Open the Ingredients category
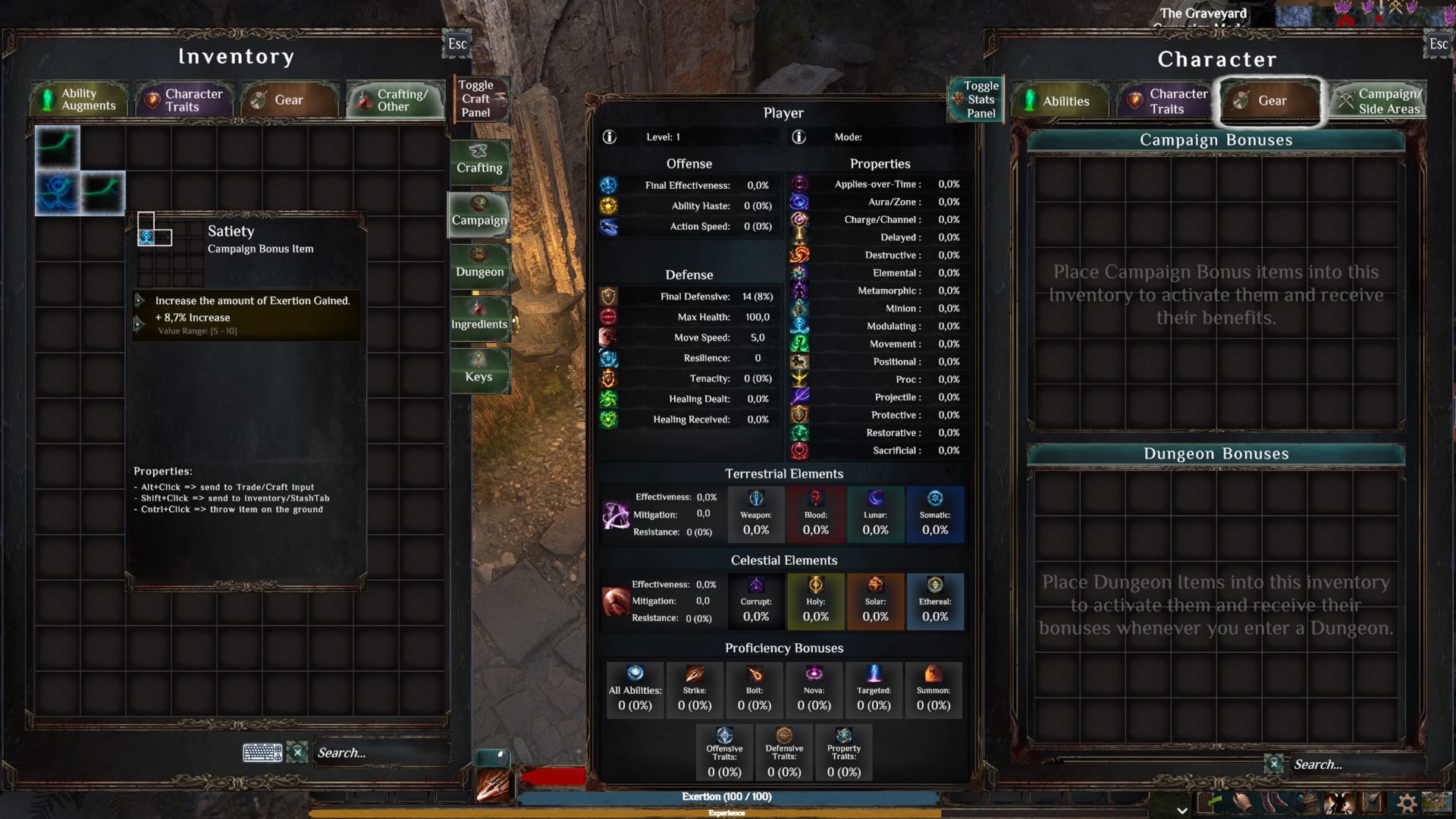Screen dimensions: 1456x819 [479, 318]
